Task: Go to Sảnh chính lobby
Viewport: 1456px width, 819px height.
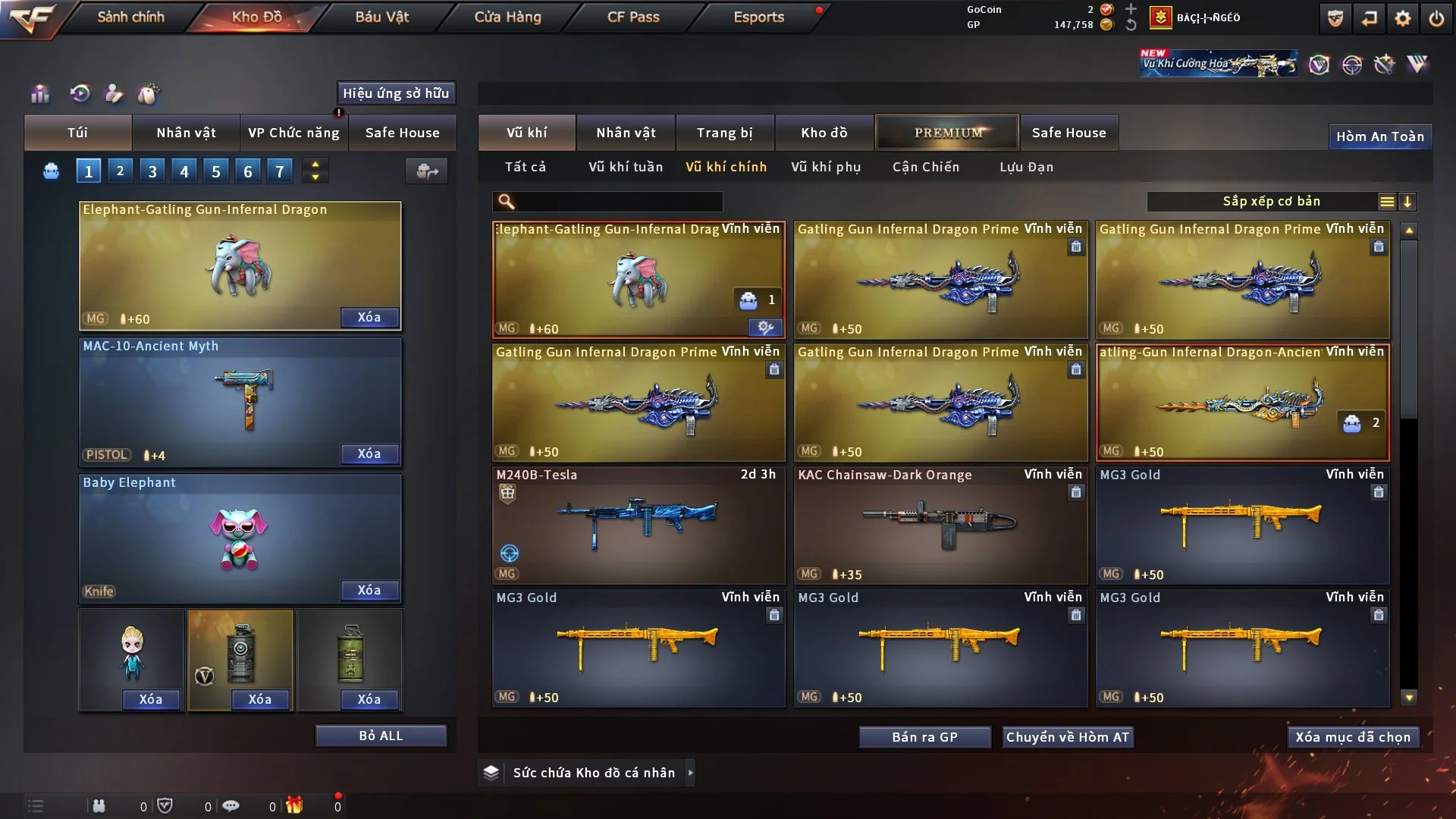Action: [130, 17]
